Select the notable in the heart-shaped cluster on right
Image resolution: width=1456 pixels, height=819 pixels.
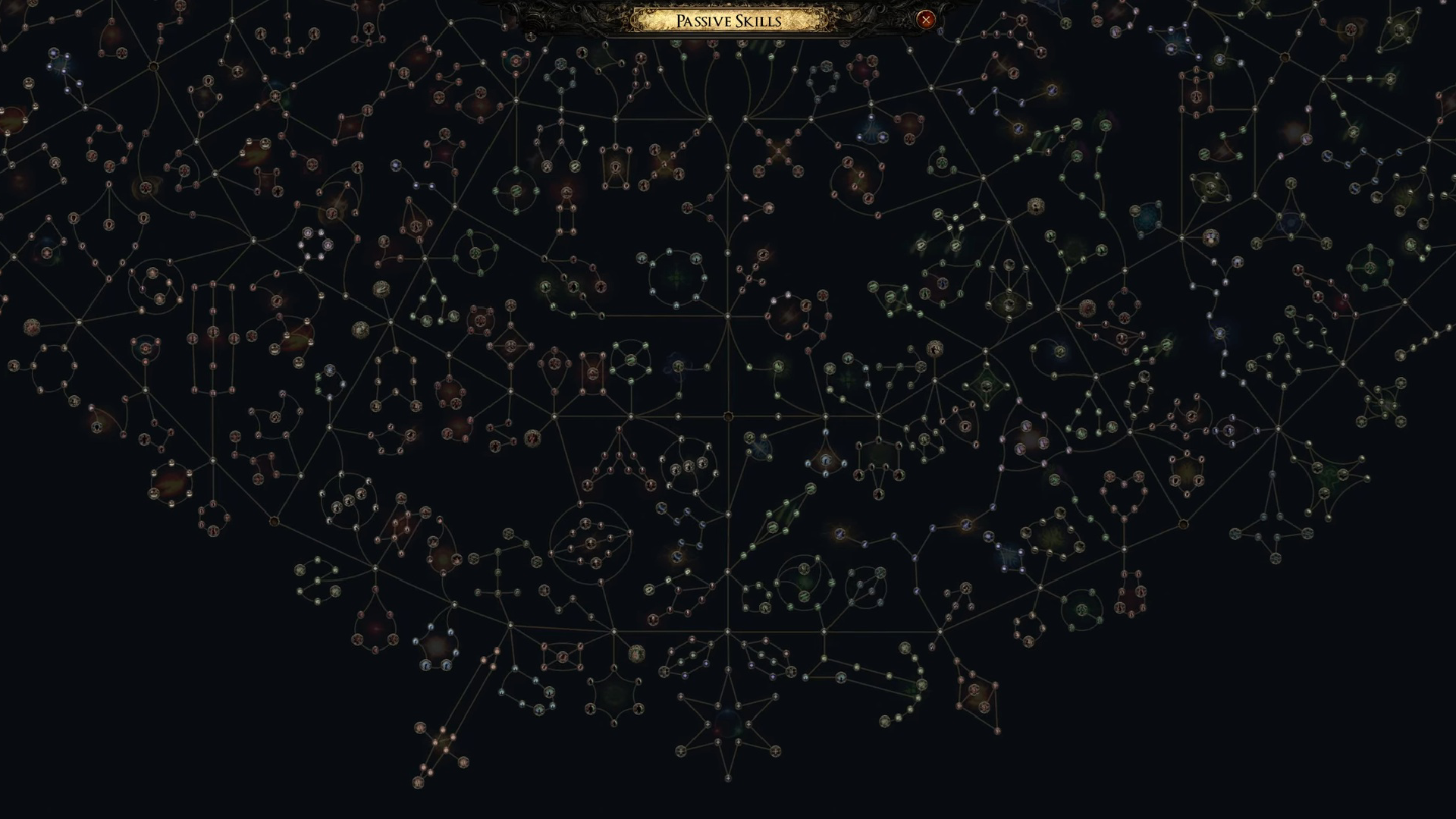[x=1110, y=476]
